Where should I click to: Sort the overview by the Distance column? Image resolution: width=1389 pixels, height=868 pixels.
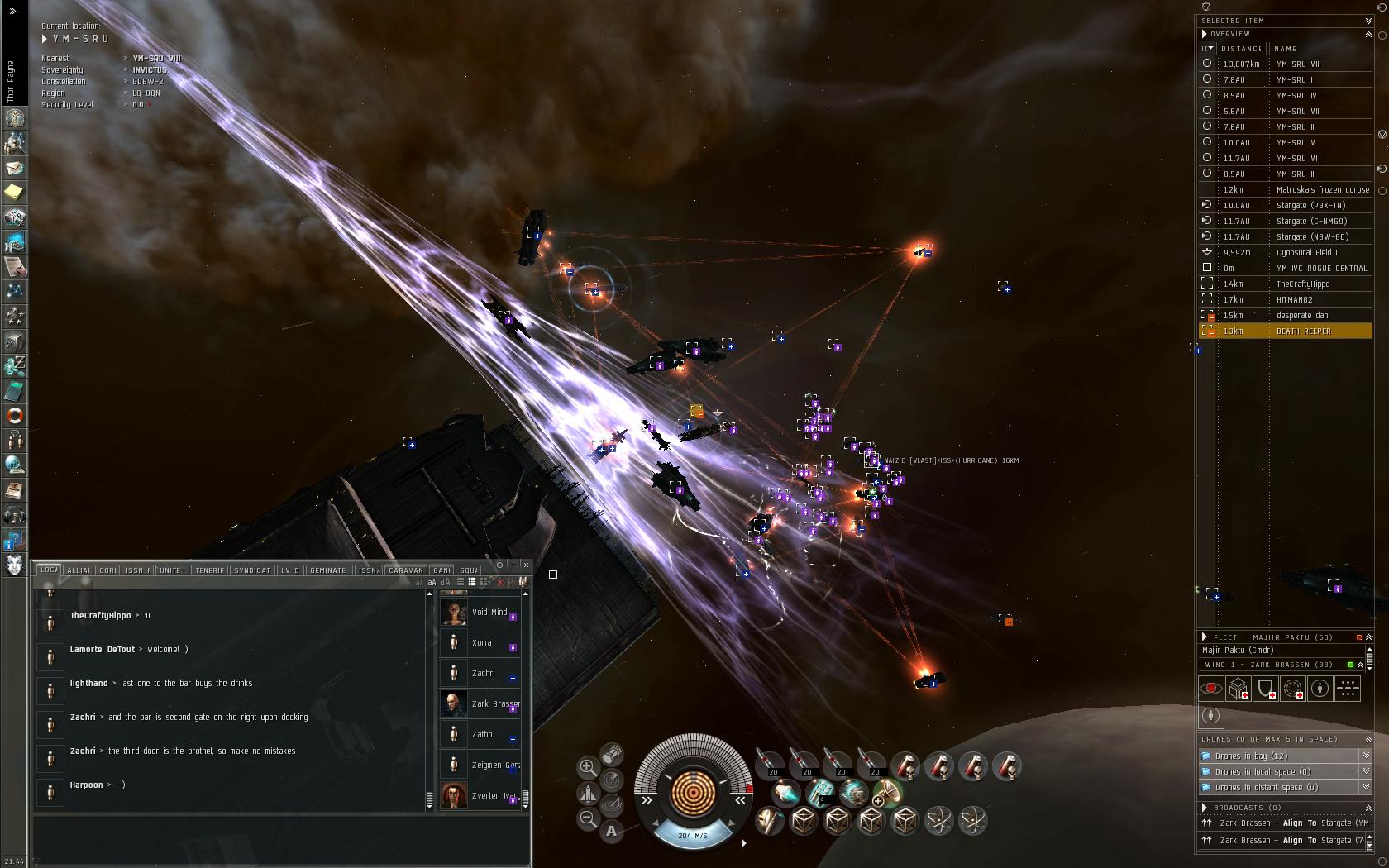tap(1241, 49)
